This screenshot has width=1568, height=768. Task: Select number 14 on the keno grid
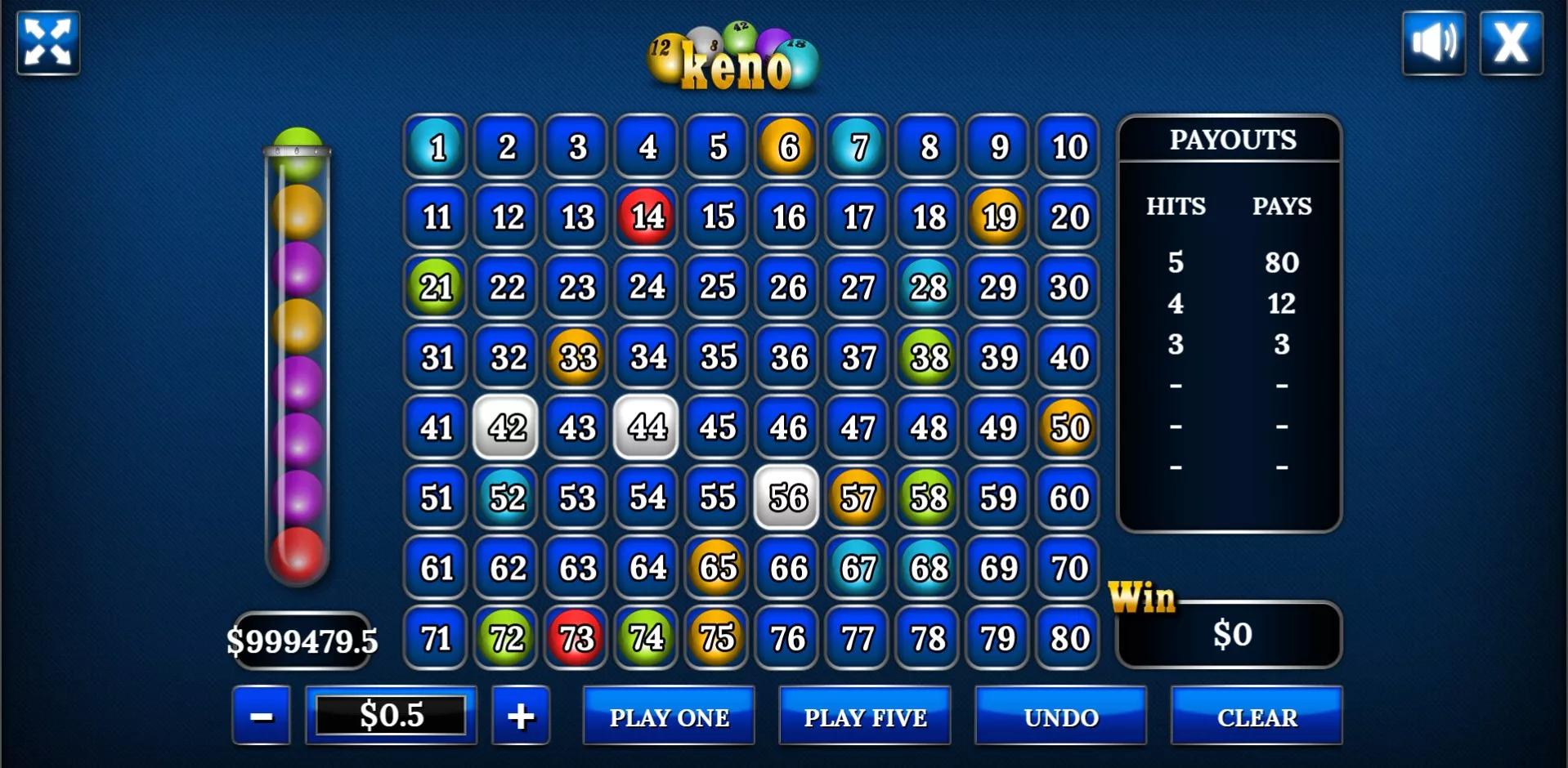click(645, 217)
